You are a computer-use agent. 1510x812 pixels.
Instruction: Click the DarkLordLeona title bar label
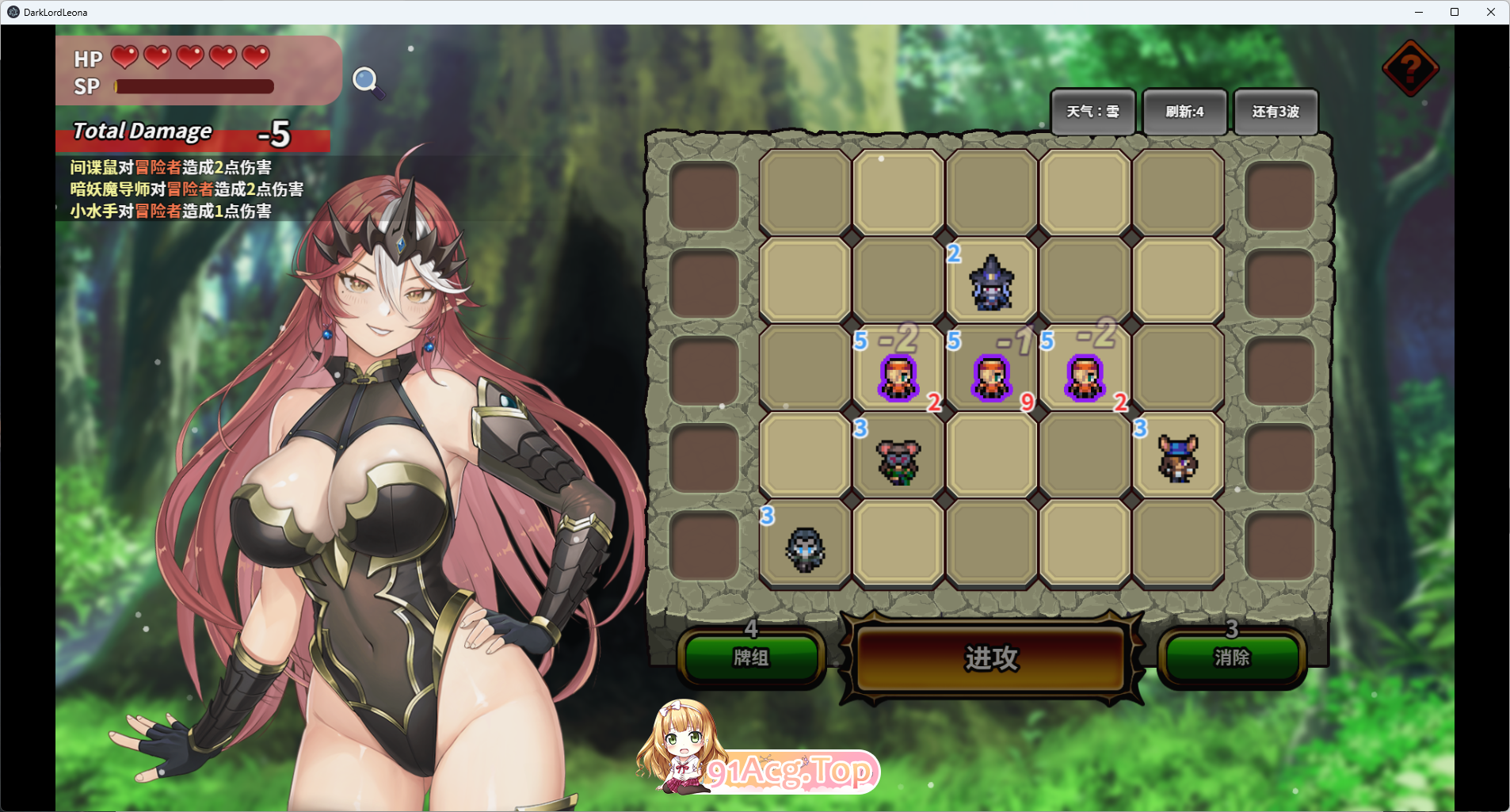[x=55, y=12]
